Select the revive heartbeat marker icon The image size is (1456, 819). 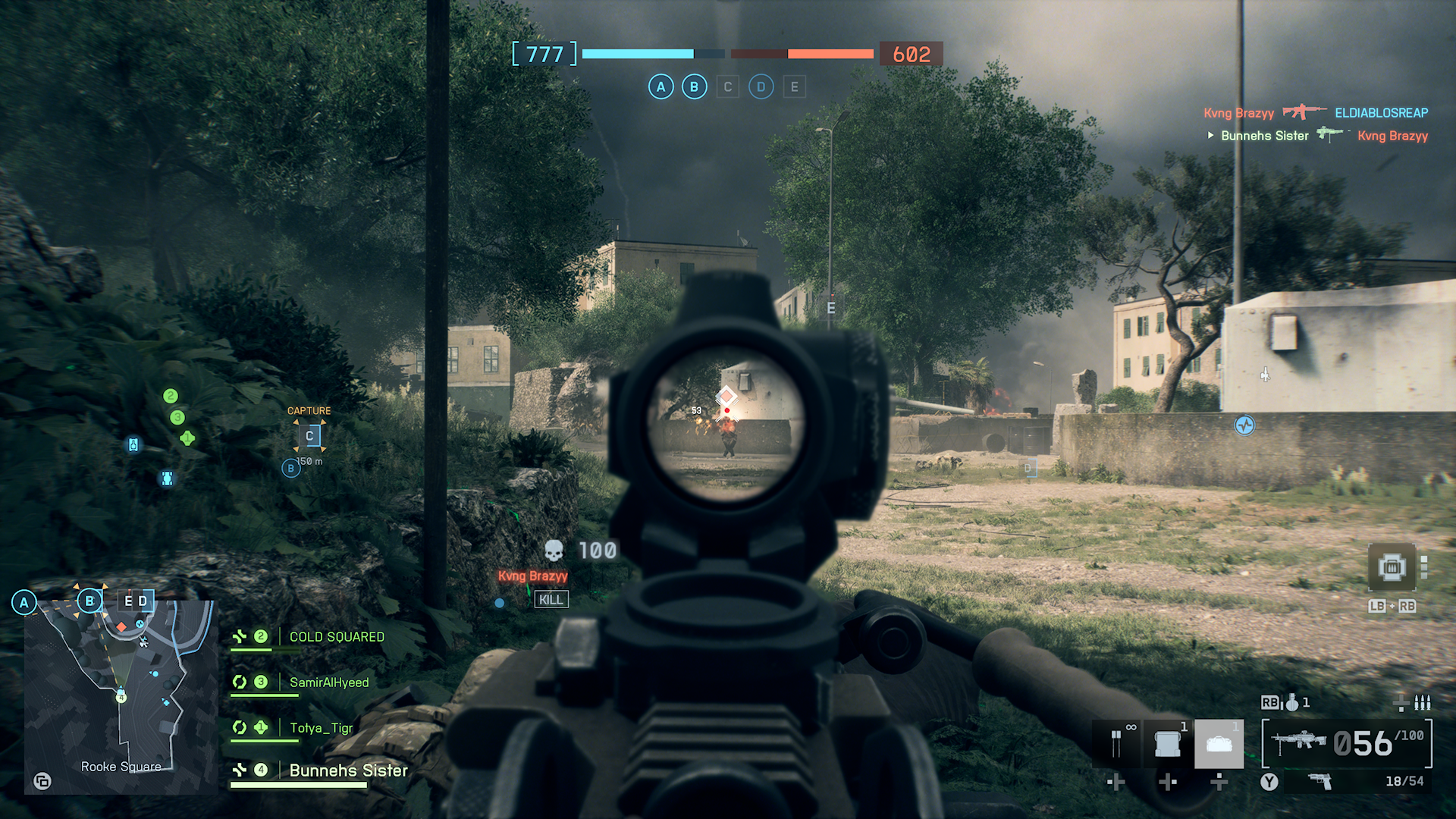pyautogui.click(x=1244, y=425)
